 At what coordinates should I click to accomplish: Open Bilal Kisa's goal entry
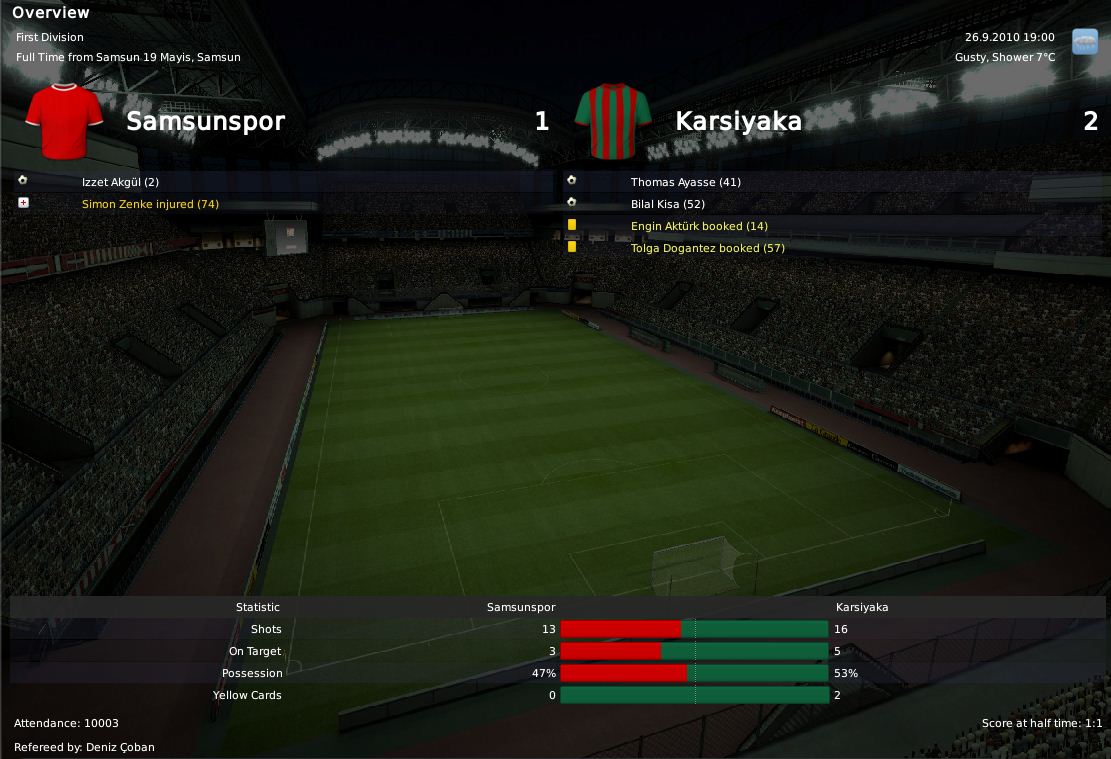click(x=668, y=204)
